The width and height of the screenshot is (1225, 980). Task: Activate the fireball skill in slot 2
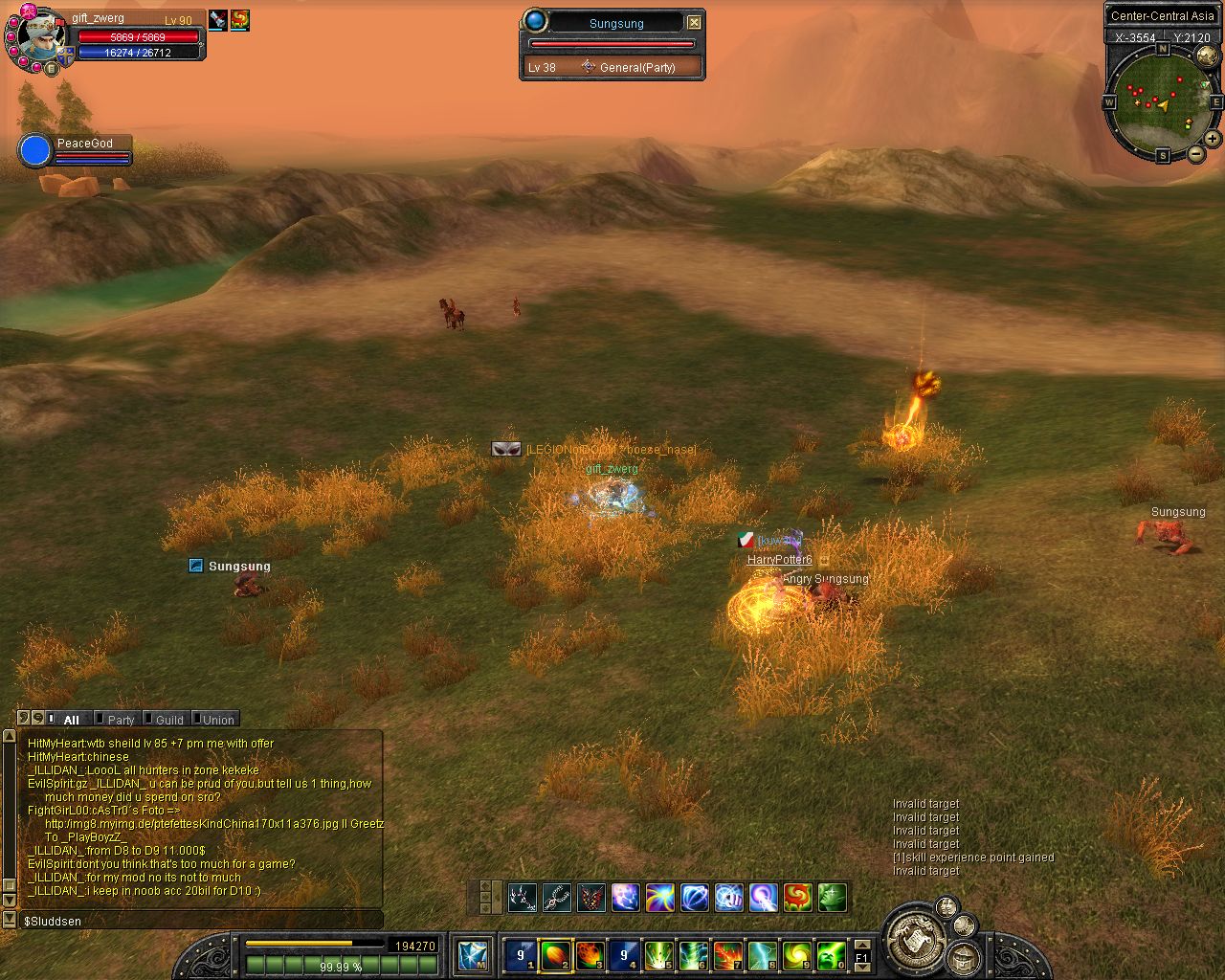coord(556,954)
